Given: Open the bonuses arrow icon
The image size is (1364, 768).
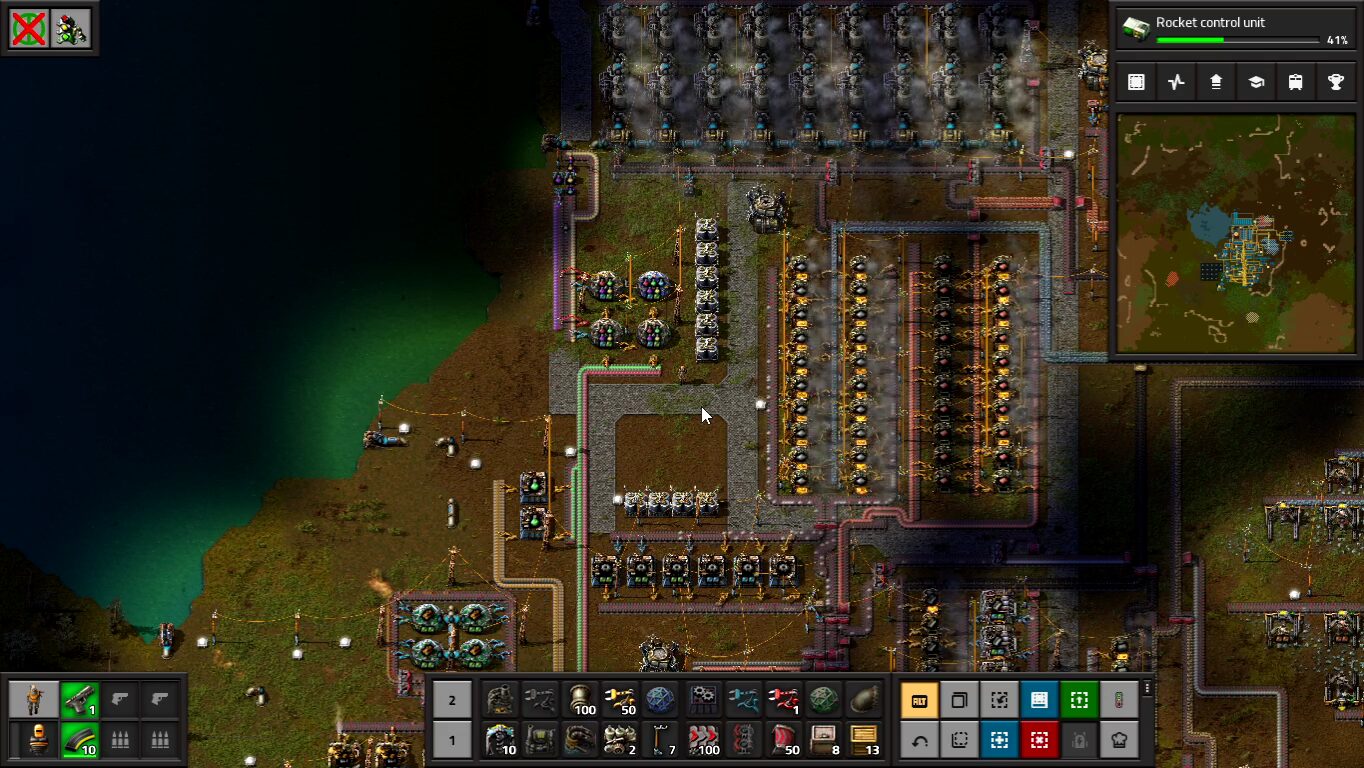Looking at the screenshot, I should (x=1216, y=82).
